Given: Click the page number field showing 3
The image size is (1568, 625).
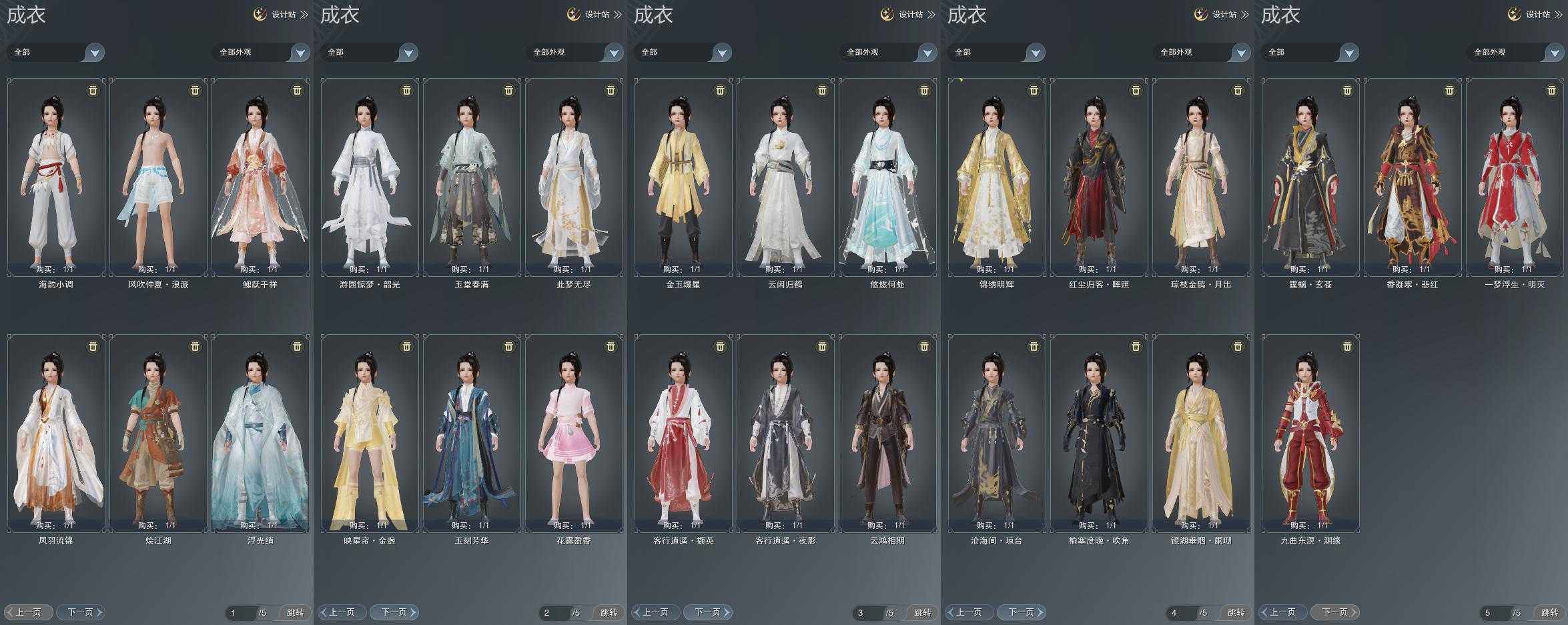Looking at the screenshot, I should click(x=867, y=612).
